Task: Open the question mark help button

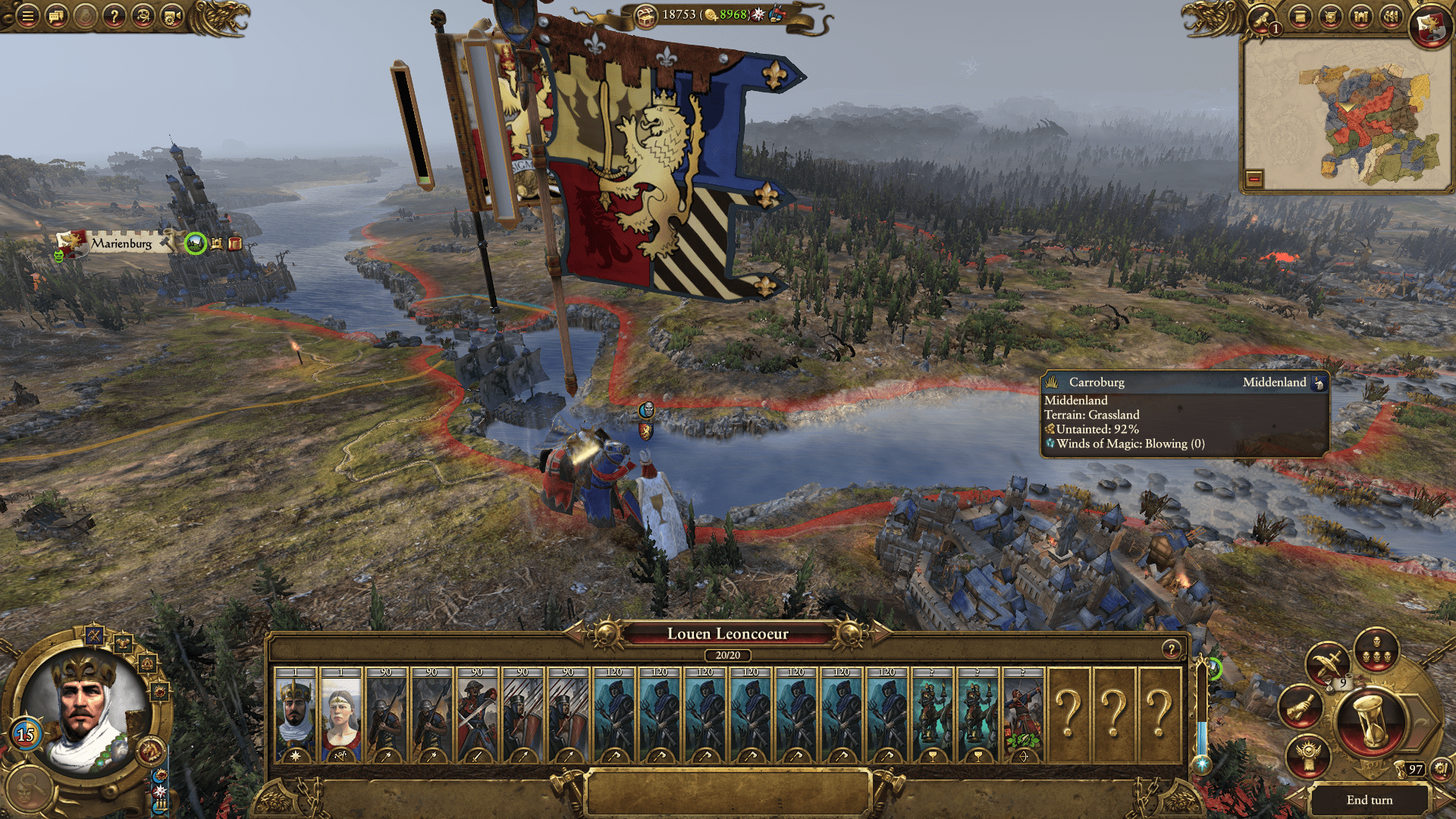Action: 114,15
